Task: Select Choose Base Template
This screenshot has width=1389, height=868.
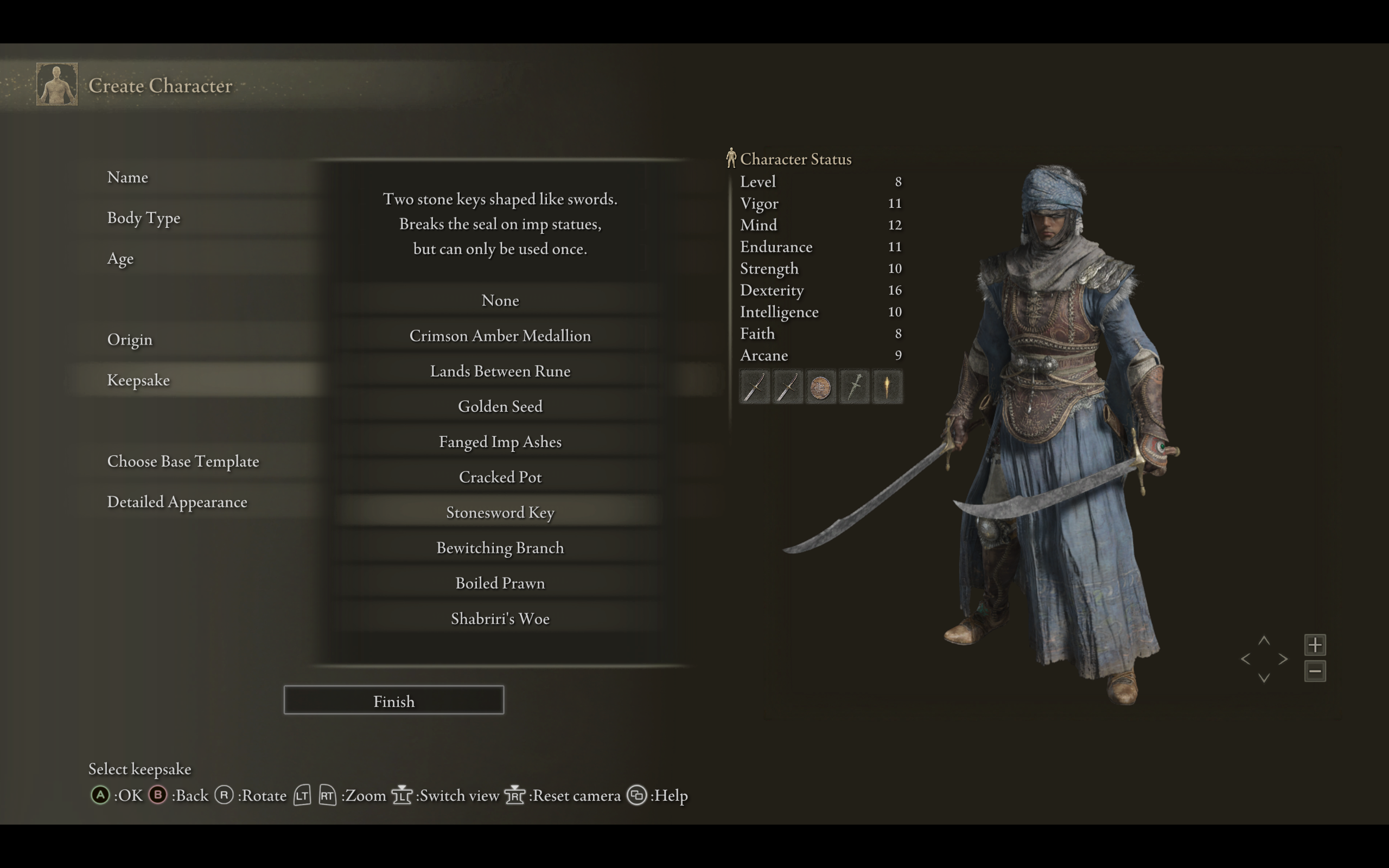Action: pyautogui.click(x=182, y=461)
